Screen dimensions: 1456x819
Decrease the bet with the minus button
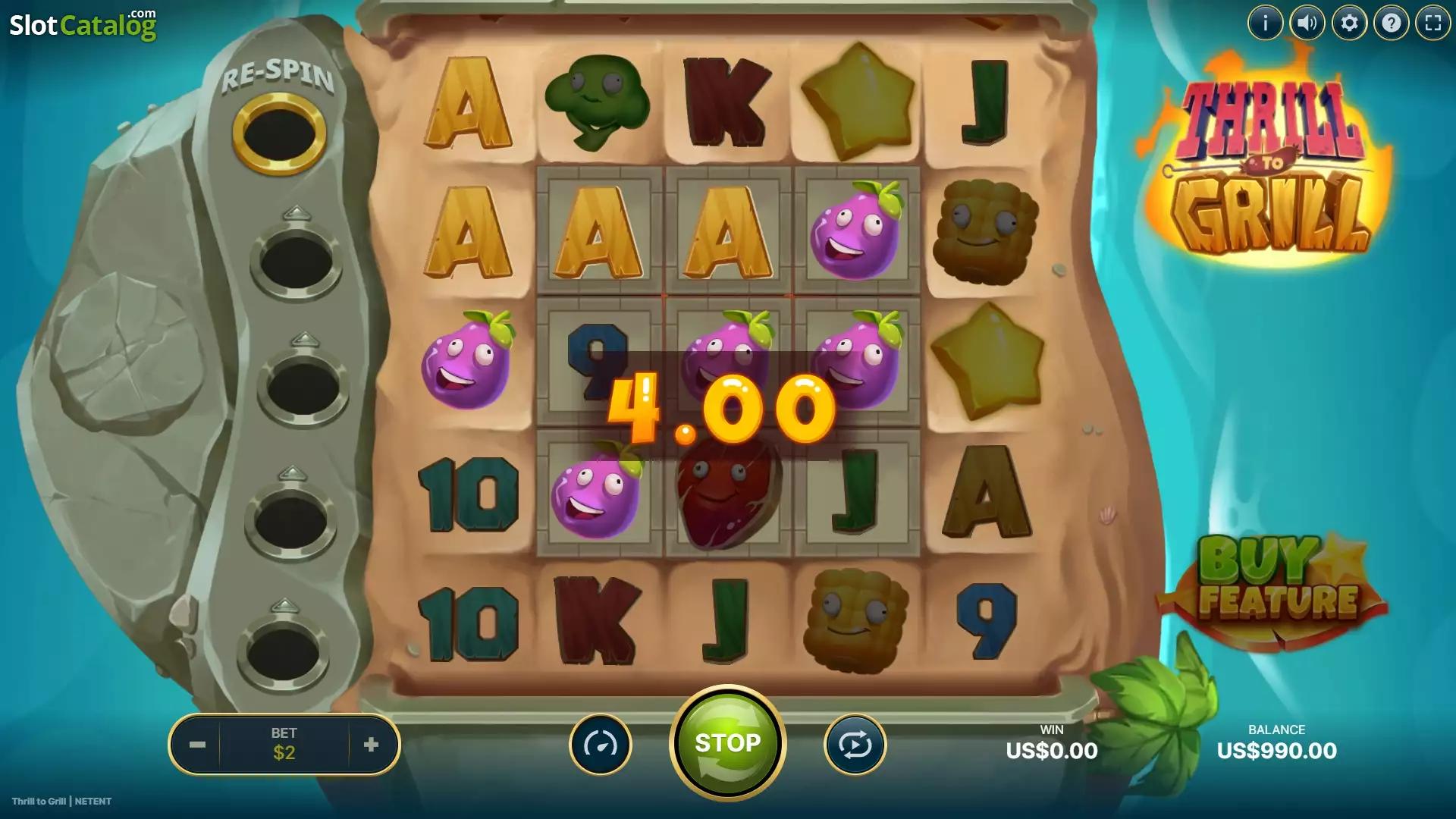[x=197, y=745]
